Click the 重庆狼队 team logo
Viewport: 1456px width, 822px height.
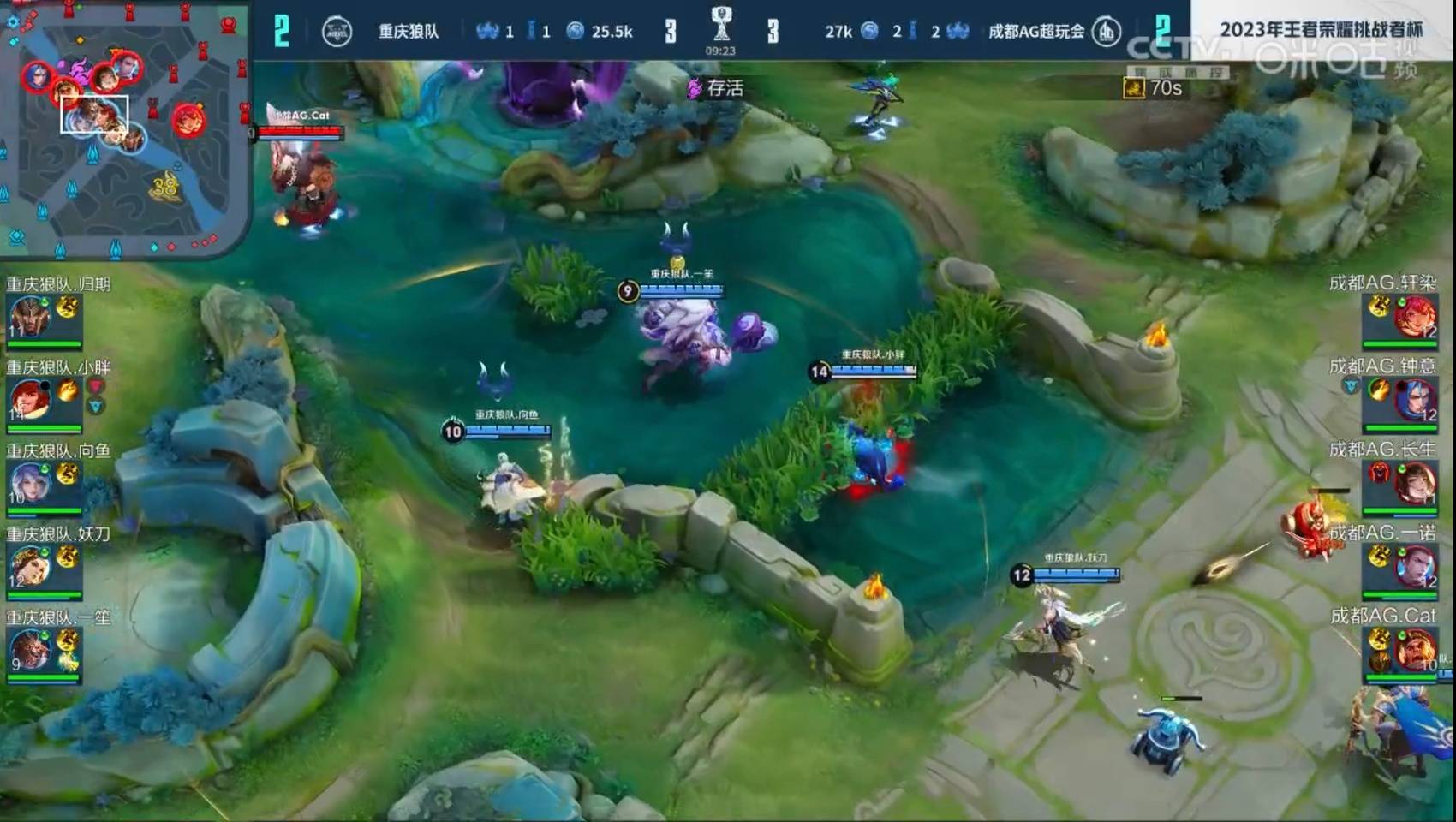(337, 32)
